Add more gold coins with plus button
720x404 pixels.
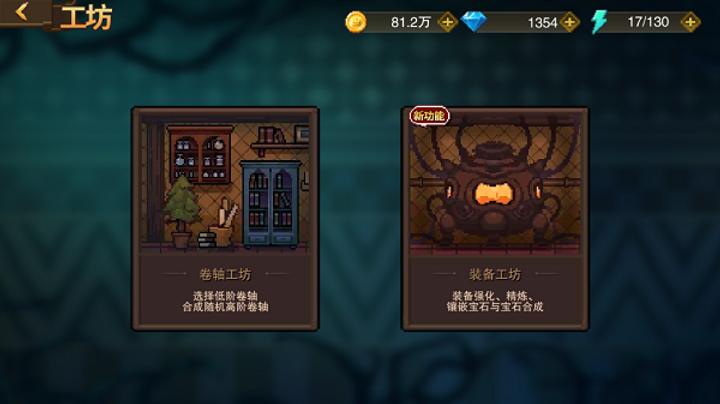[447, 22]
